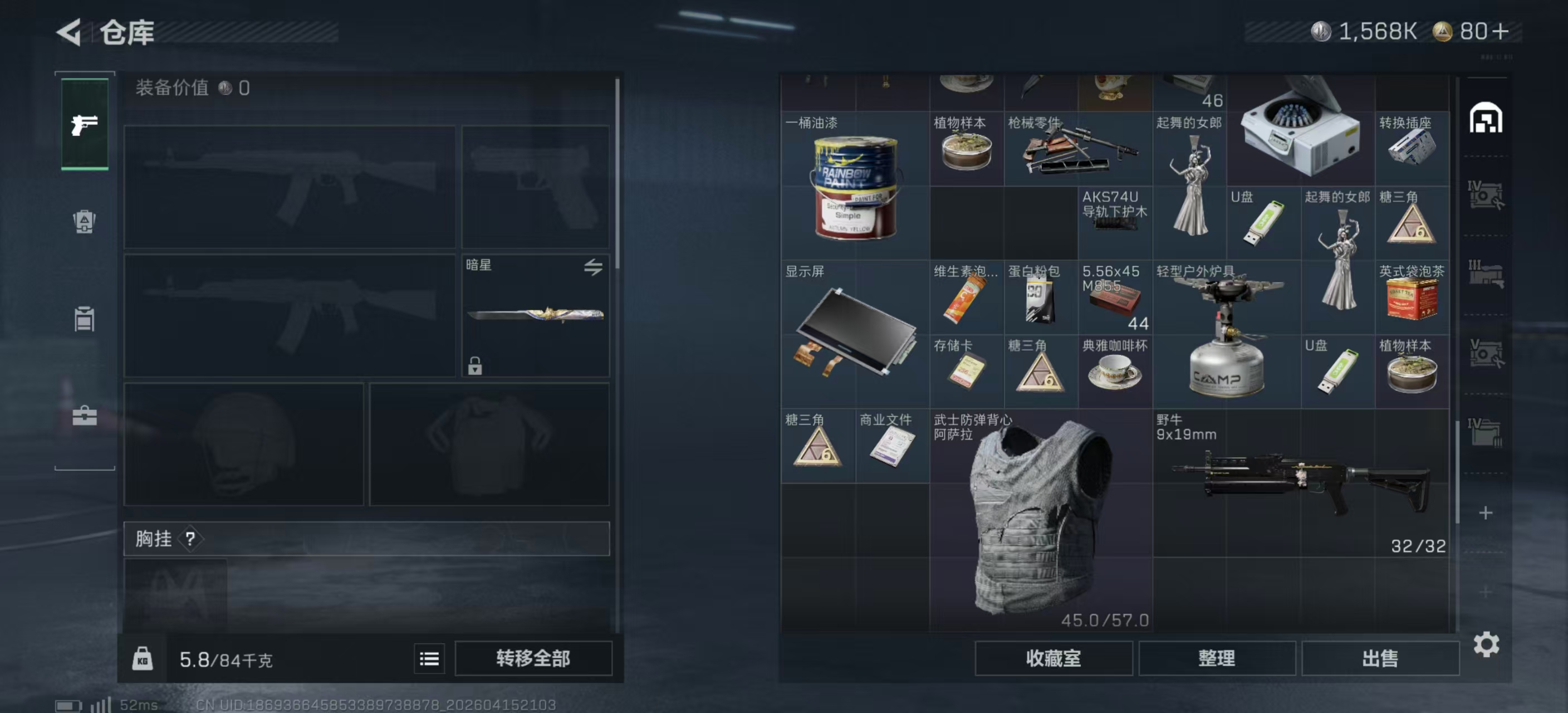The image size is (1568, 713).
Task: Click the 转移全部 button
Action: click(533, 658)
